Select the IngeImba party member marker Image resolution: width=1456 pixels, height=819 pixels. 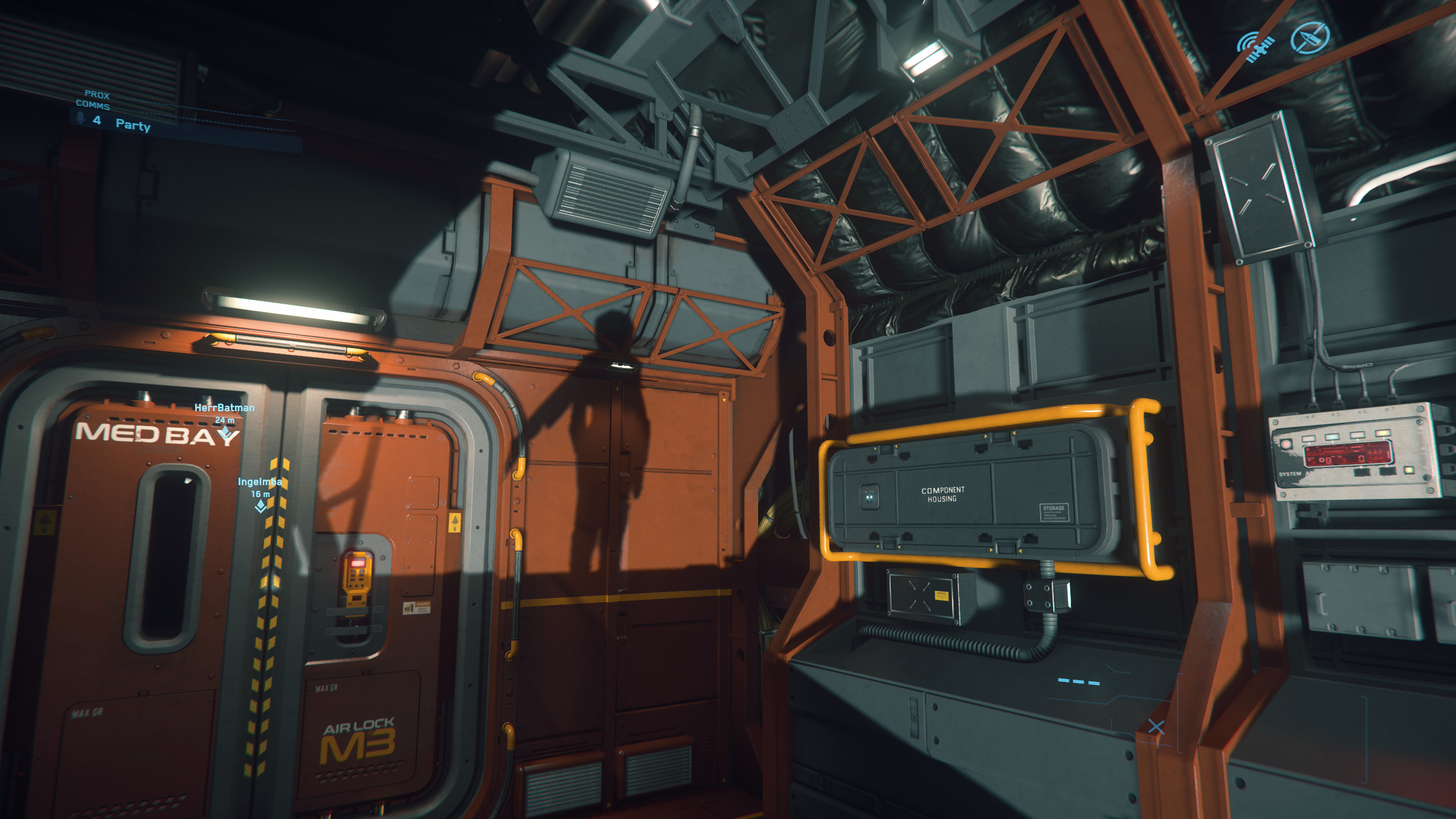point(260,506)
